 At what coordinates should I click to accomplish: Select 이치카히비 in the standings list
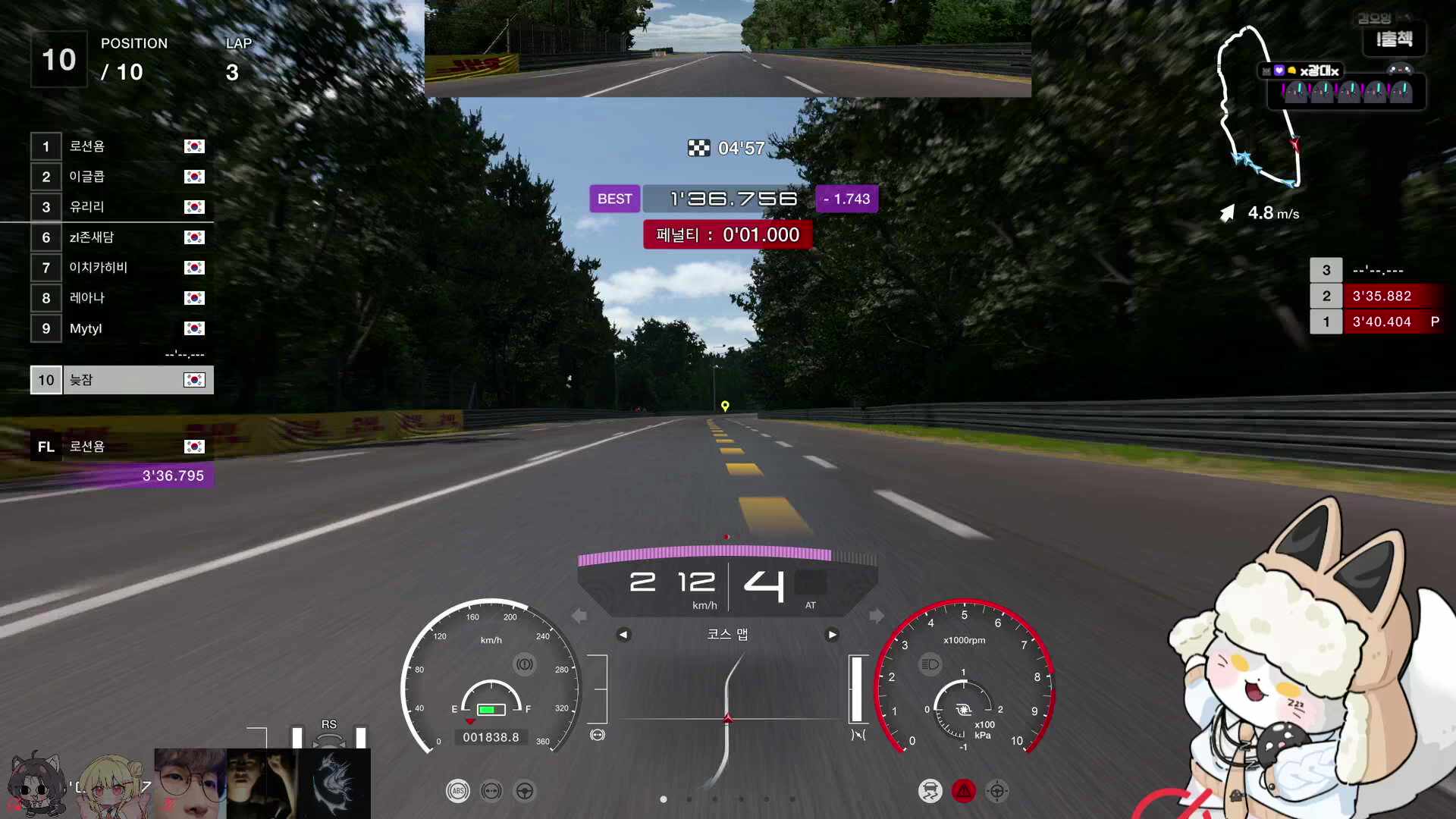(x=121, y=268)
